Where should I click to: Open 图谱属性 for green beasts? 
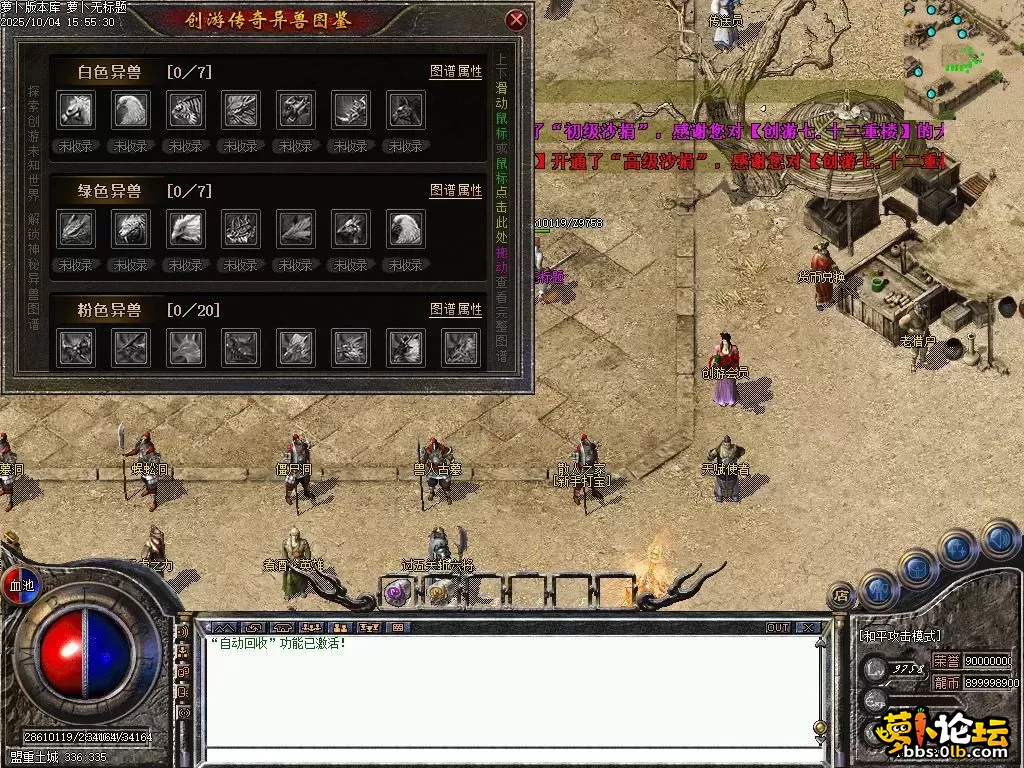(456, 190)
